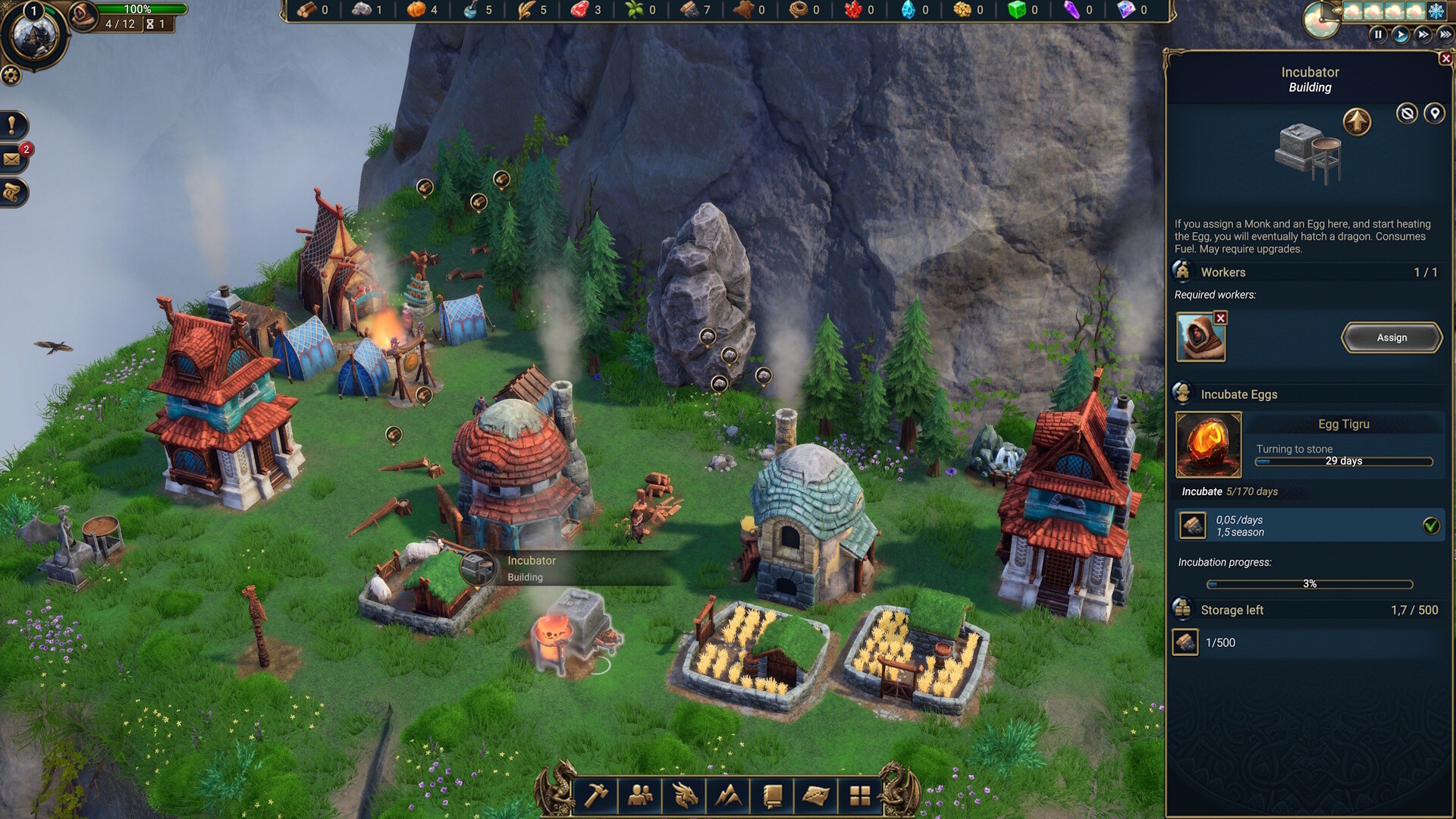
Task: Open the villagers panel
Action: pos(641,795)
